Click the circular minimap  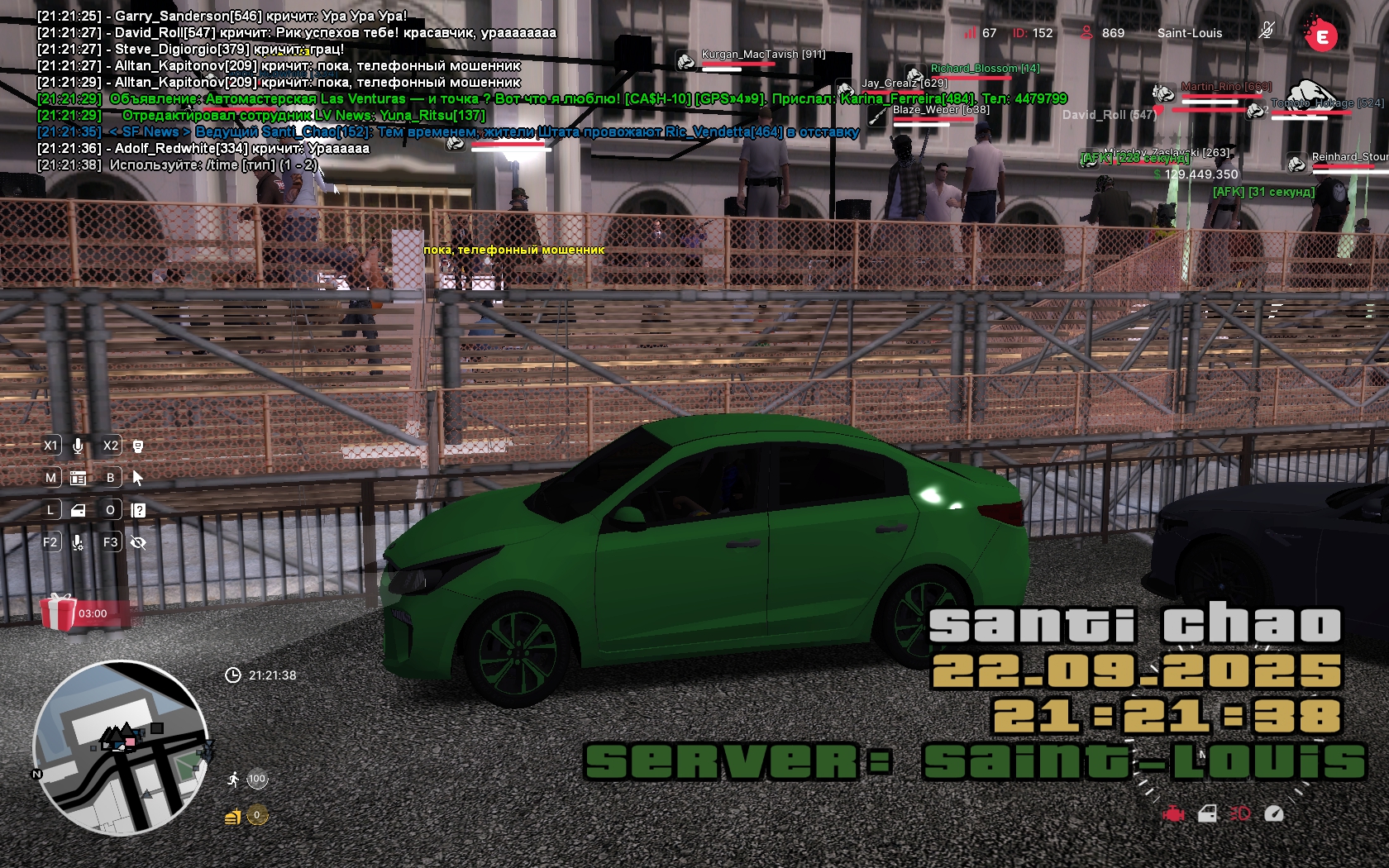pyautogui.click(x=121, y=748)
